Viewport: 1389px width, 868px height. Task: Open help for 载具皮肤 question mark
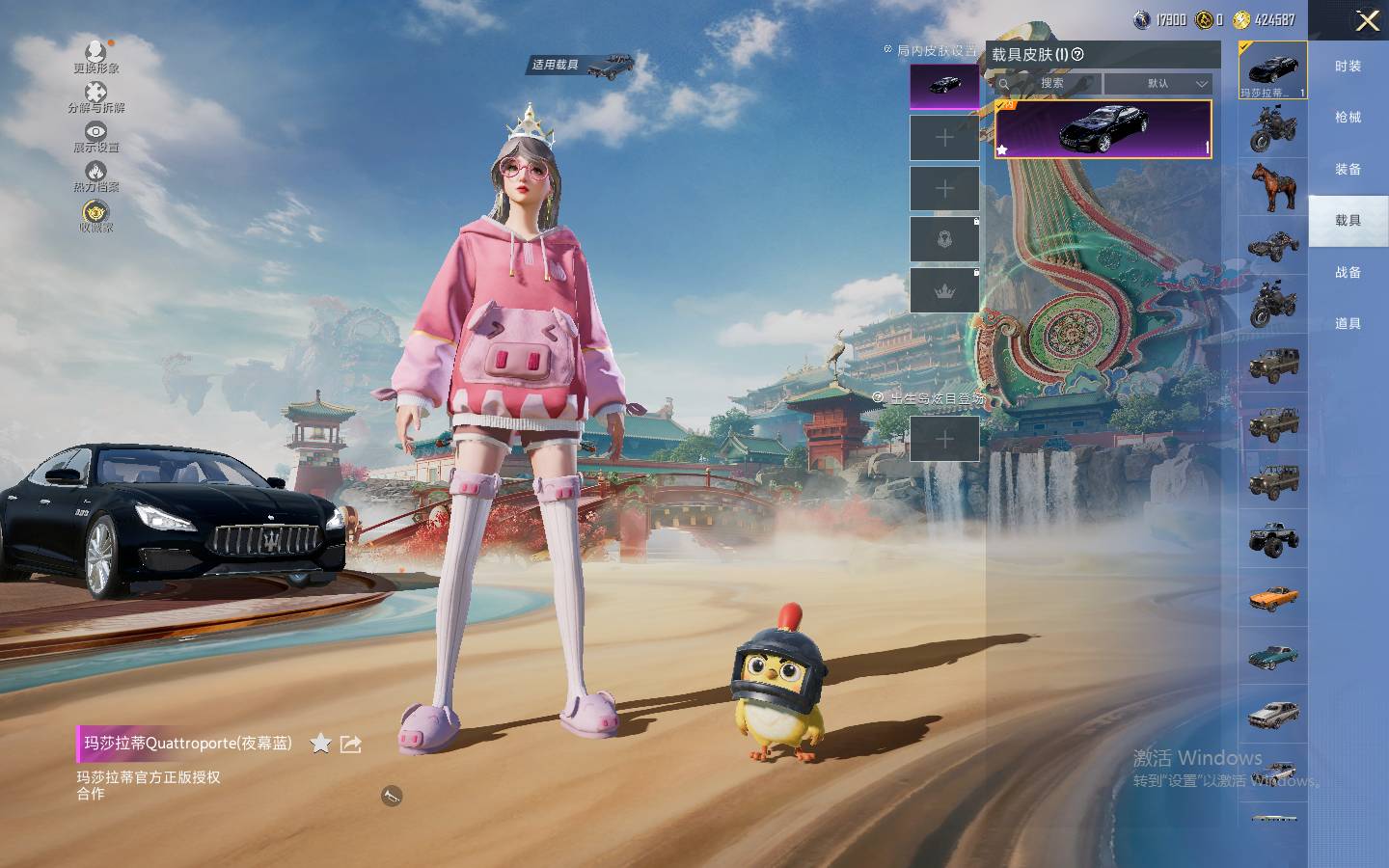point(1078,55)
